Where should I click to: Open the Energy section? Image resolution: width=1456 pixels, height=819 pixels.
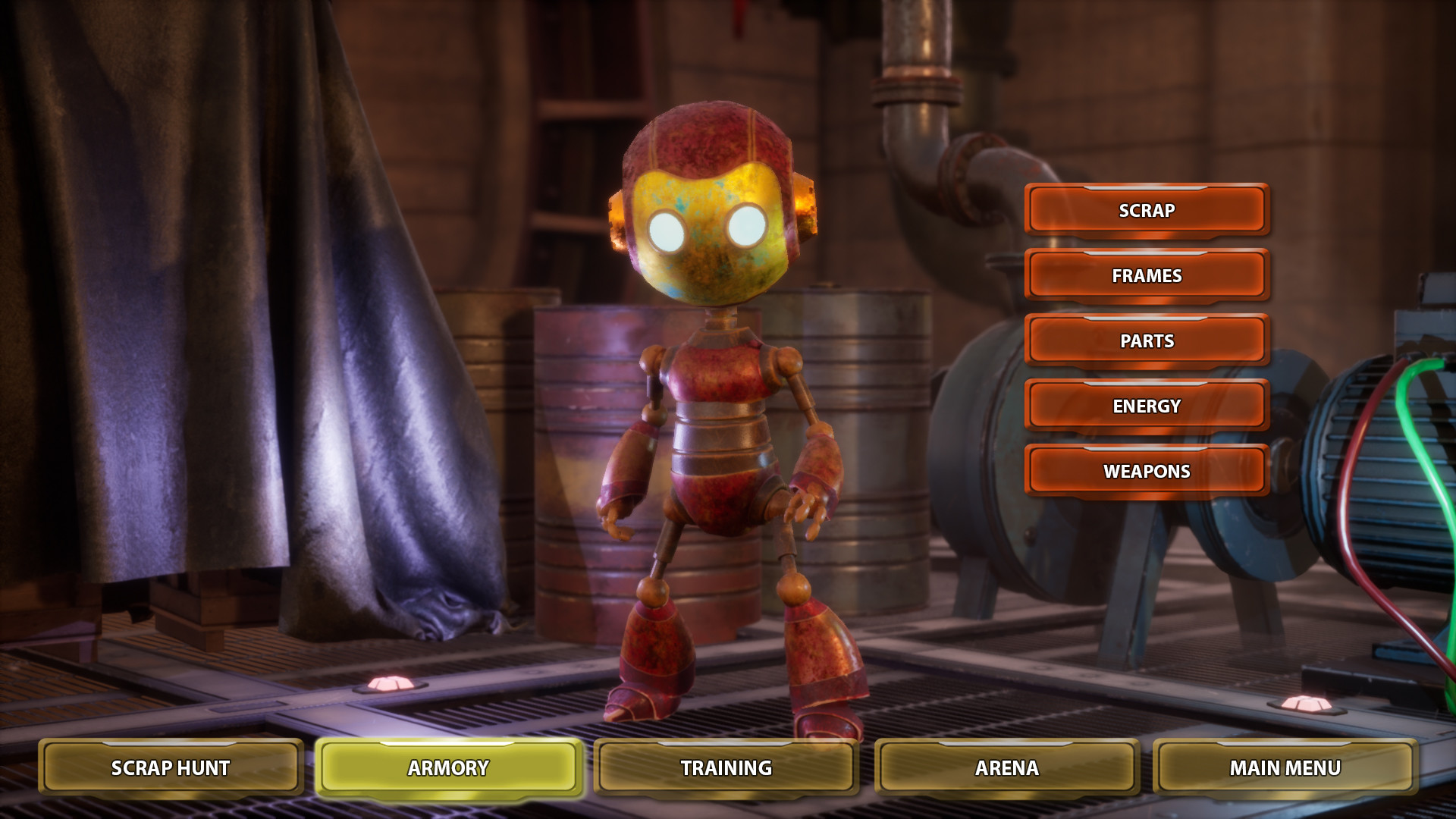(x=1147, y=406)
